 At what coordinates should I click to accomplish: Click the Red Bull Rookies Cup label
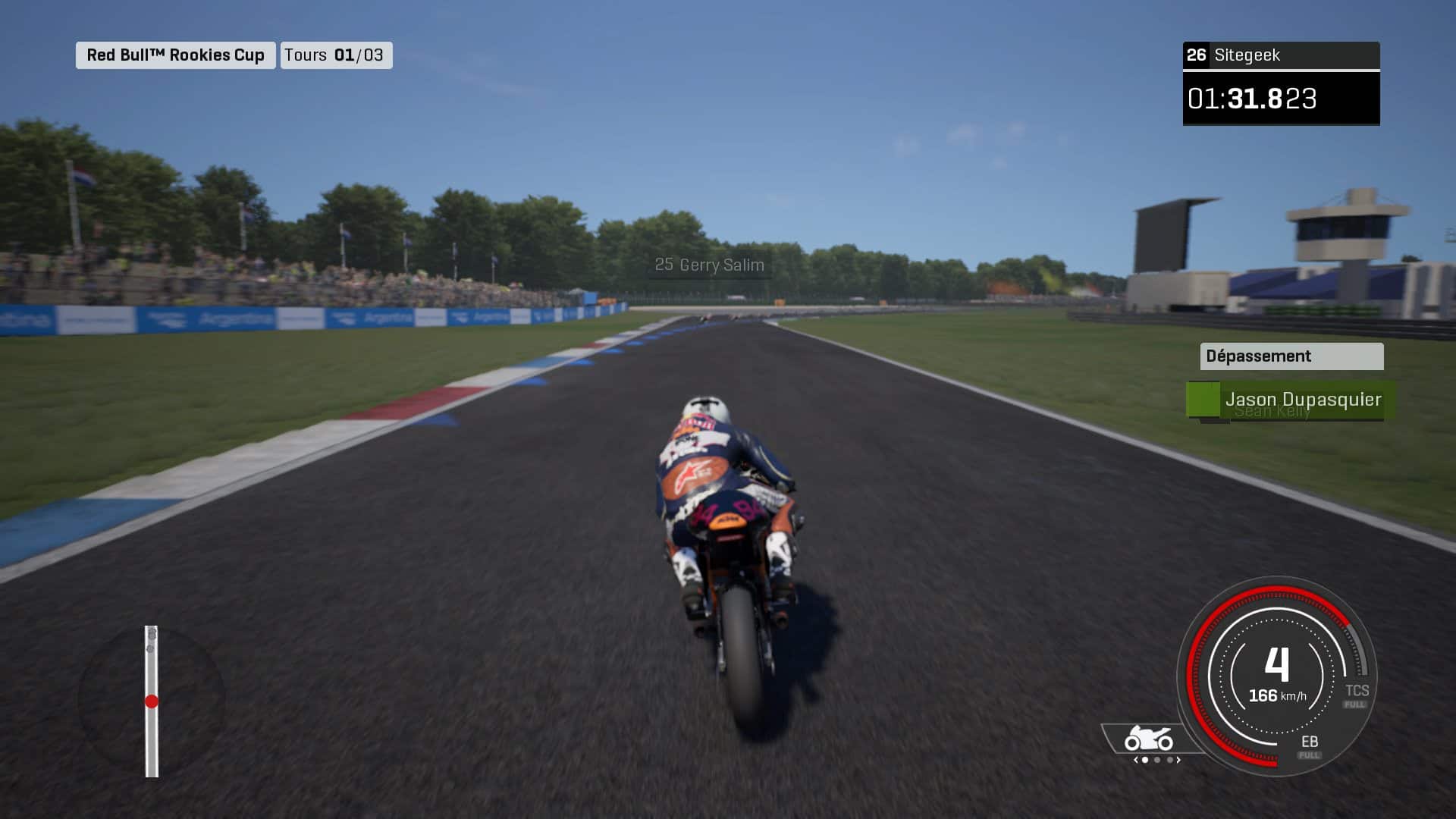[x=175, y=55]
